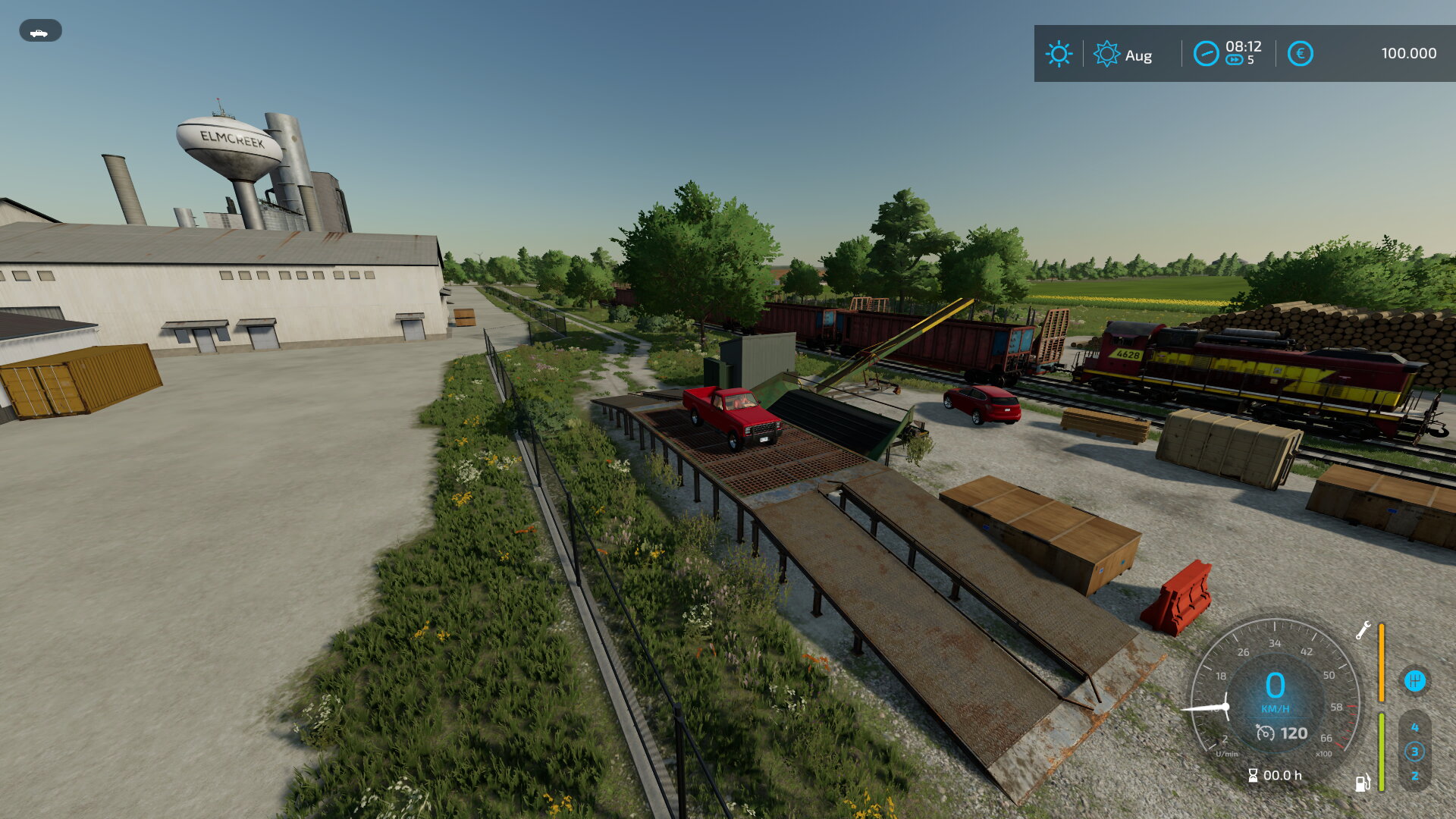1456x819 pixels.
Task: Click the wrench vehicle damage icon
Action: [1363, 630]
